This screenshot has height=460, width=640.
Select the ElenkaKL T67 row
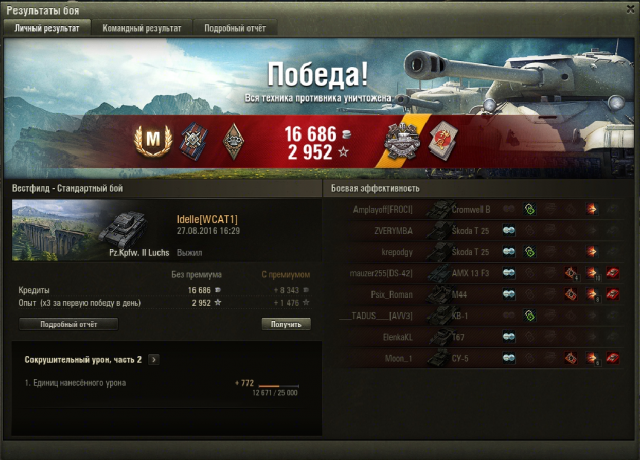(476, 336)
